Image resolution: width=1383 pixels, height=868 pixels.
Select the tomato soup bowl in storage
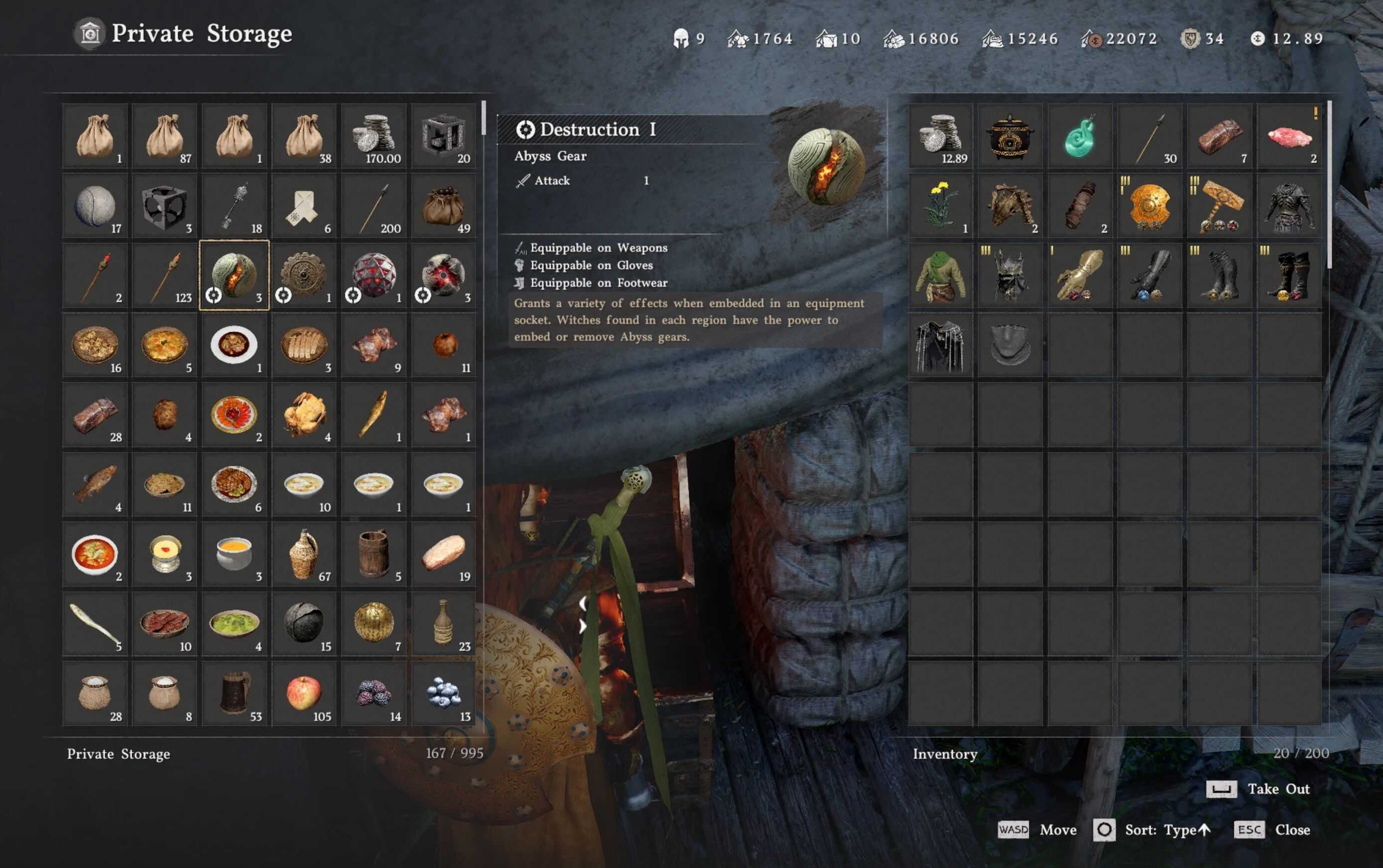pos(95,555)
